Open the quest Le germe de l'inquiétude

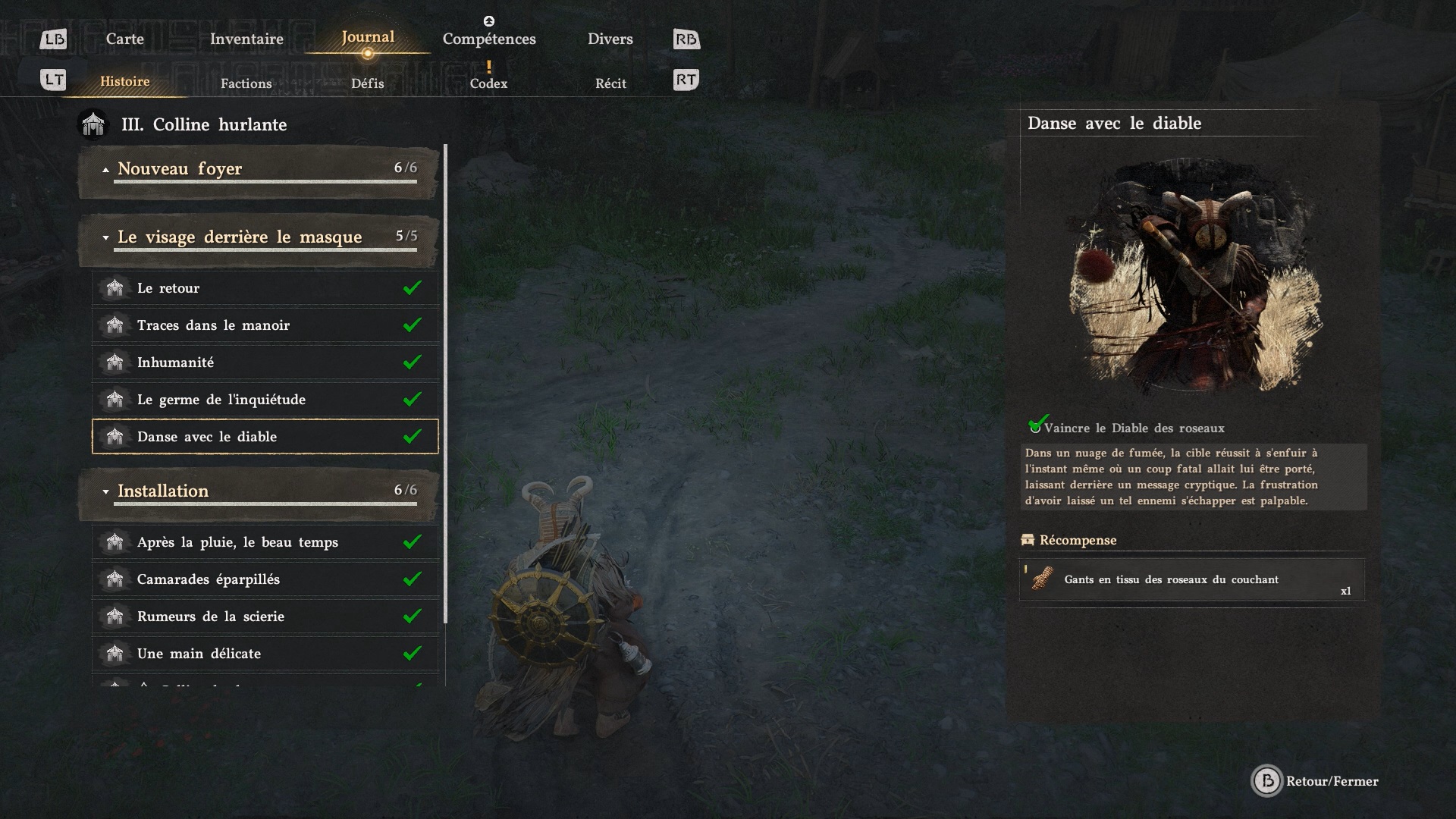(x=265, y=400)
